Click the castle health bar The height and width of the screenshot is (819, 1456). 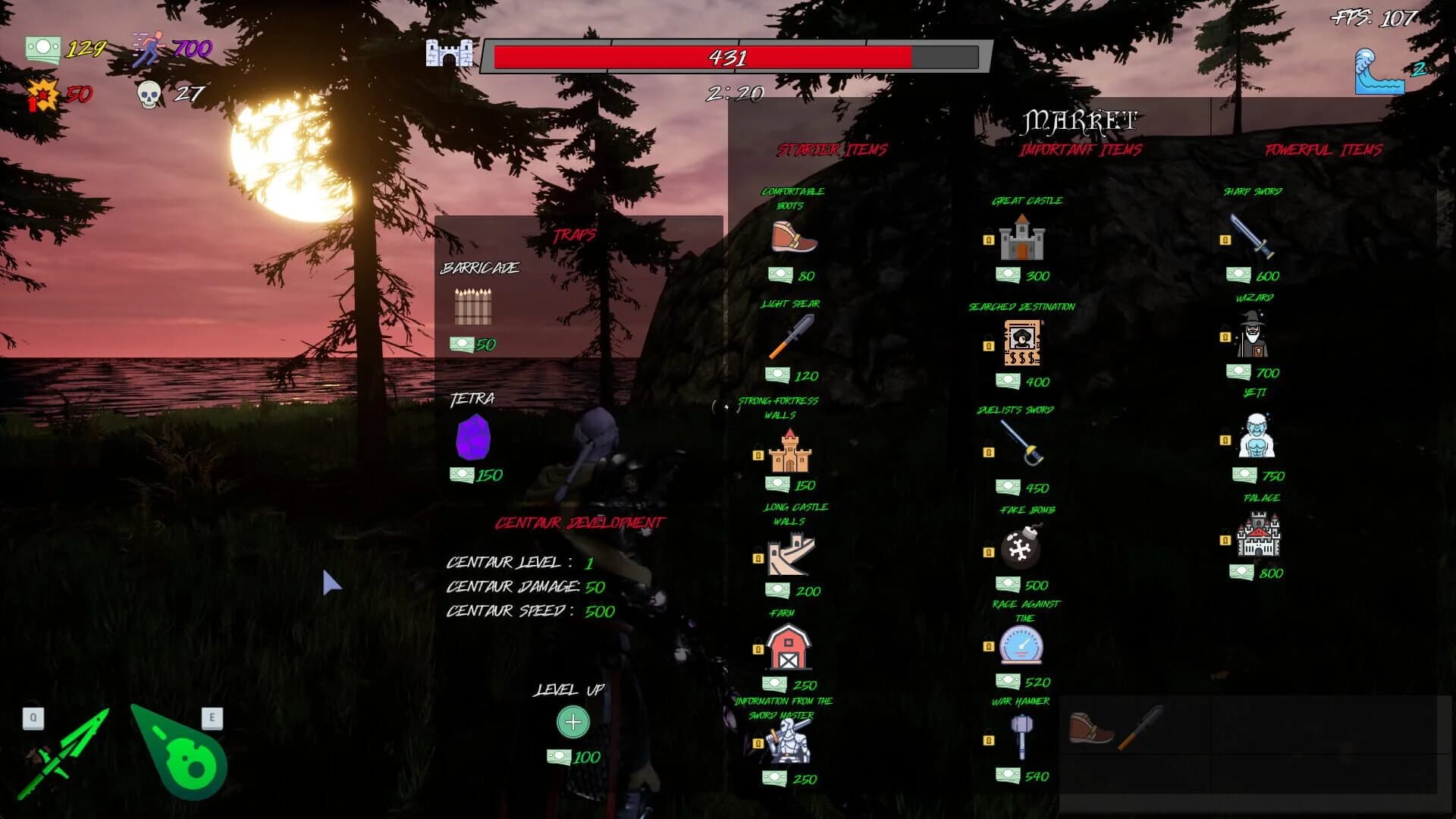pos(728,56)
